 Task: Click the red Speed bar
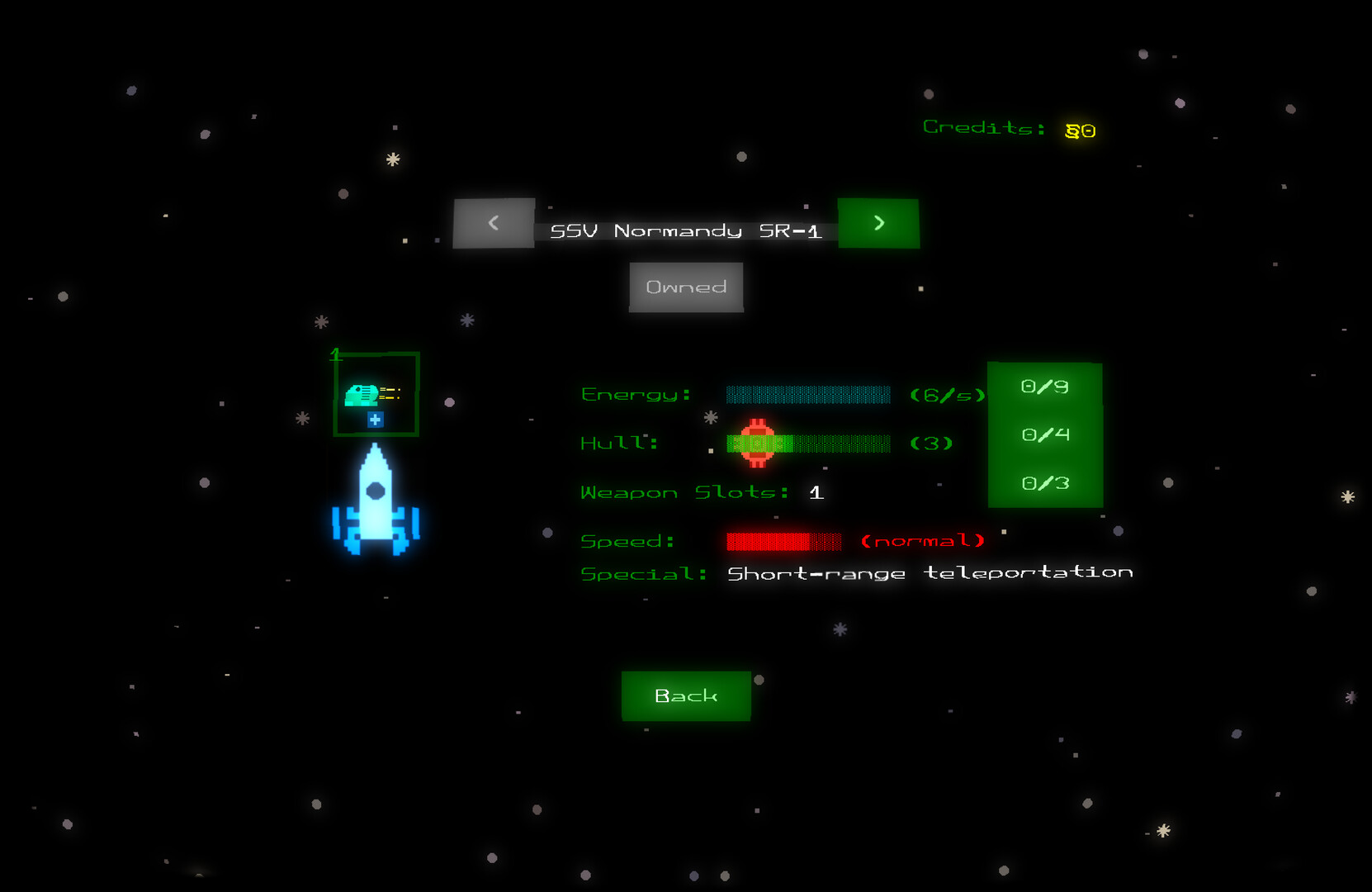point(784,540)
